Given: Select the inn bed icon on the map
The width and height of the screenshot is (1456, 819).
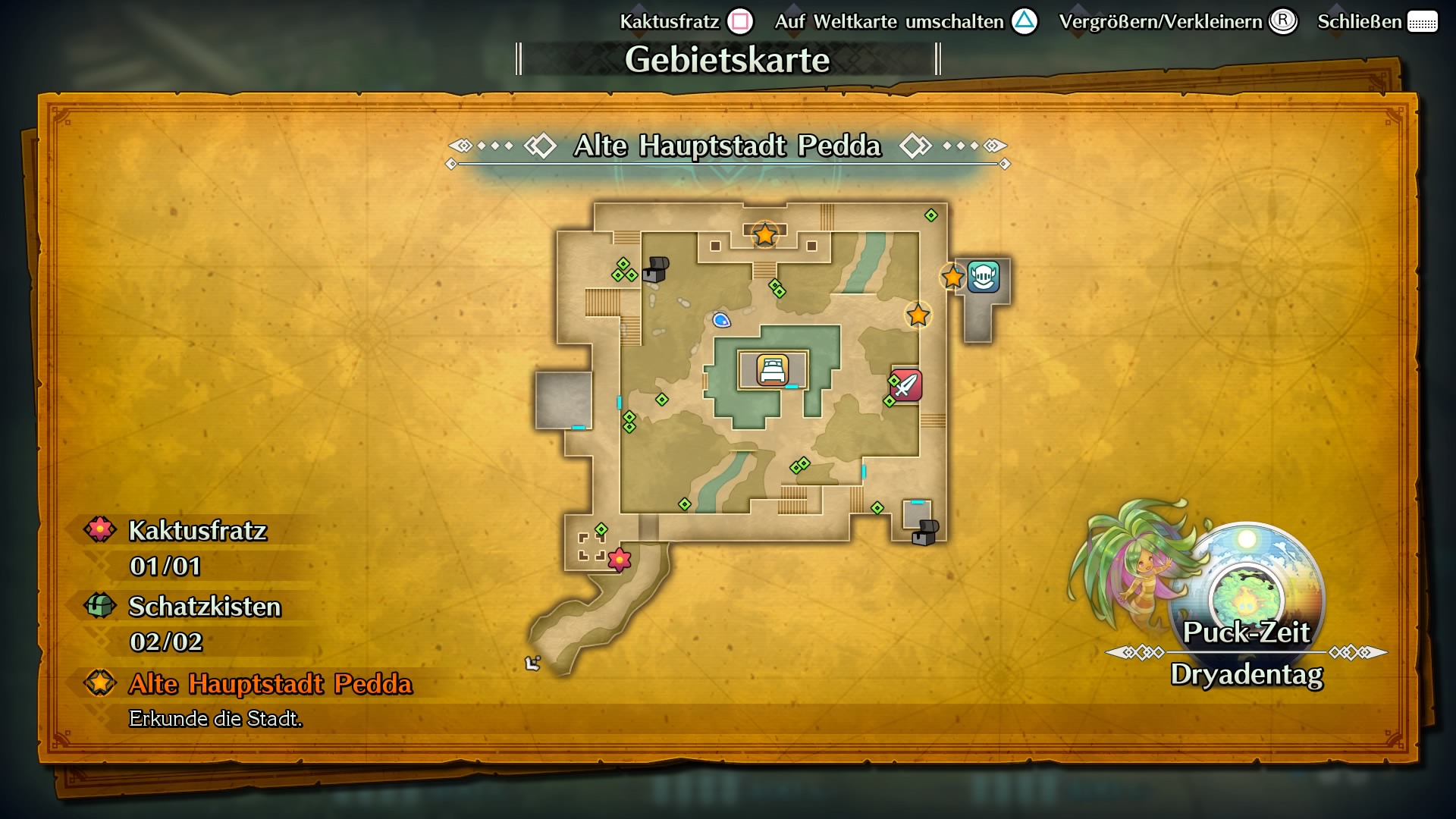Looking at the screenshot, I should point(771,371).
